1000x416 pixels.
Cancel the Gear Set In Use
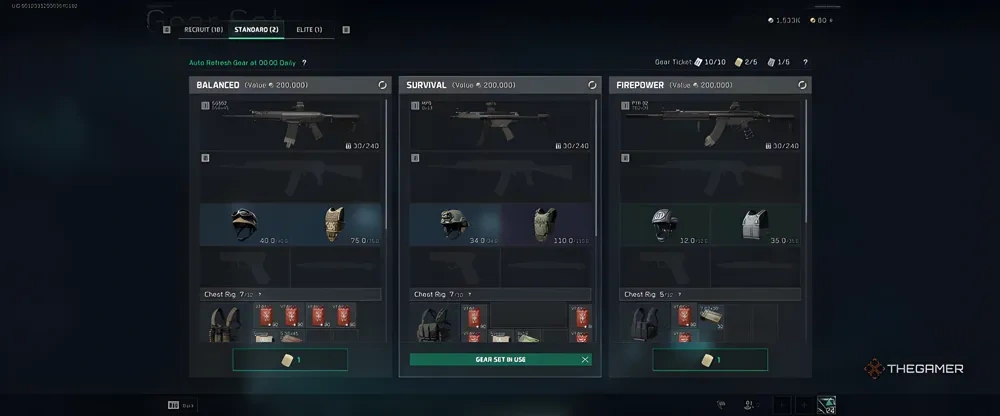585,359
